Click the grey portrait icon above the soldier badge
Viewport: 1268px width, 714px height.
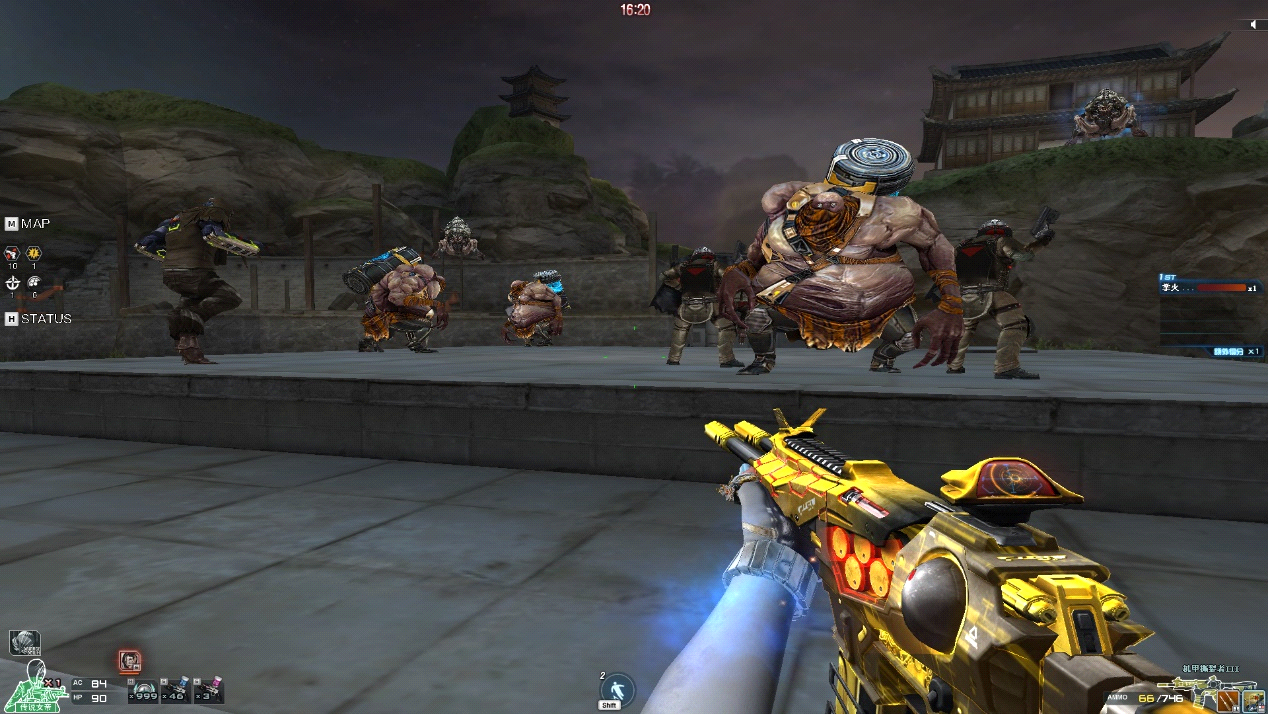pos(24,643)
